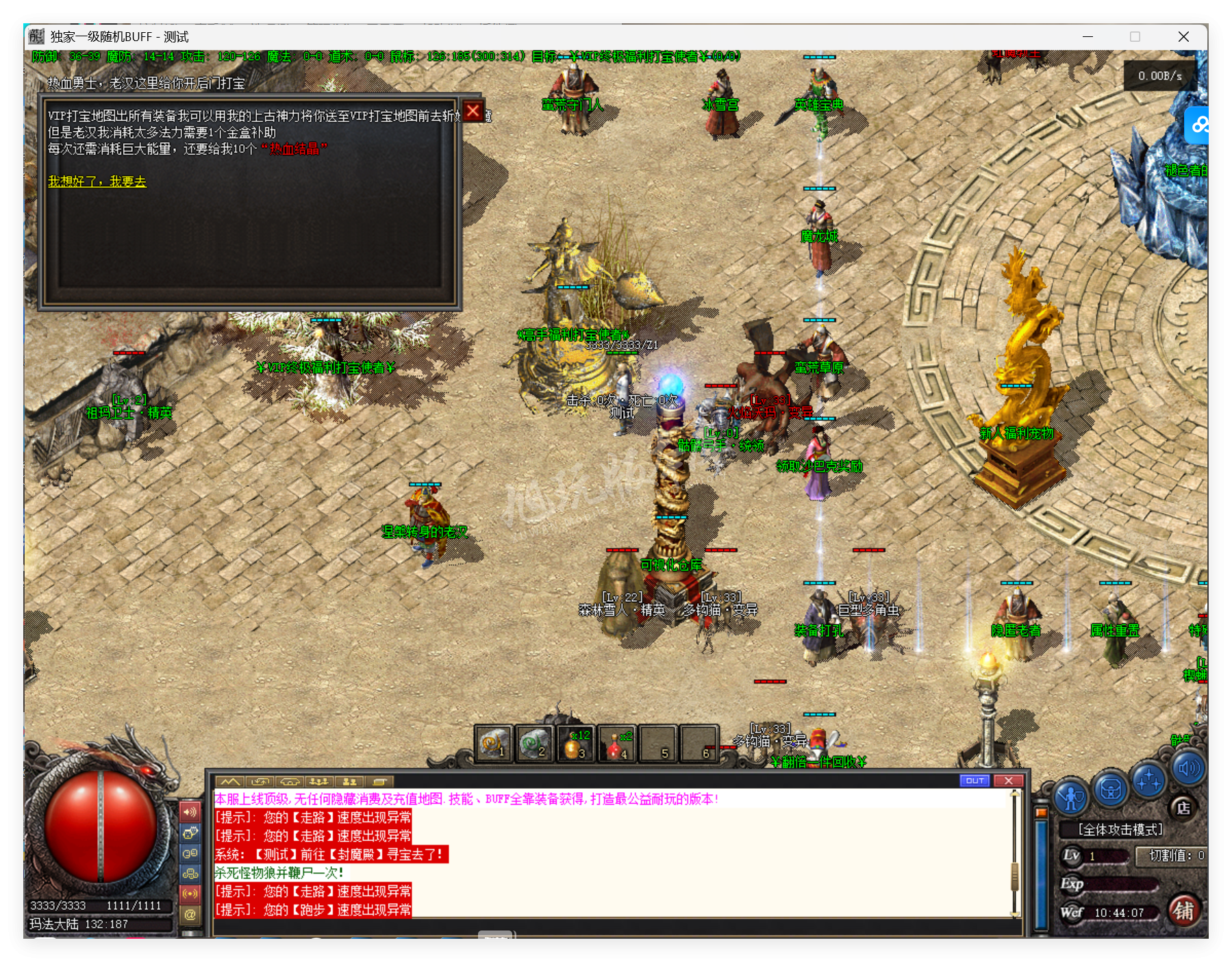Open the skills sparkles icon
The width and height of the screenshot is (1232, 962).
pos(1148,781)
